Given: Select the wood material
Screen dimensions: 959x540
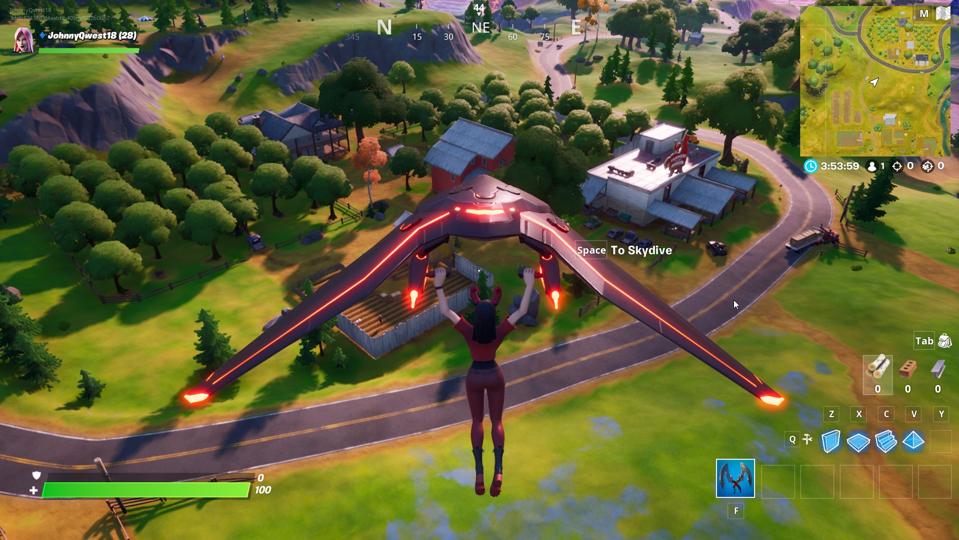Looking at the screenshot, I should [x=877, y=367].
